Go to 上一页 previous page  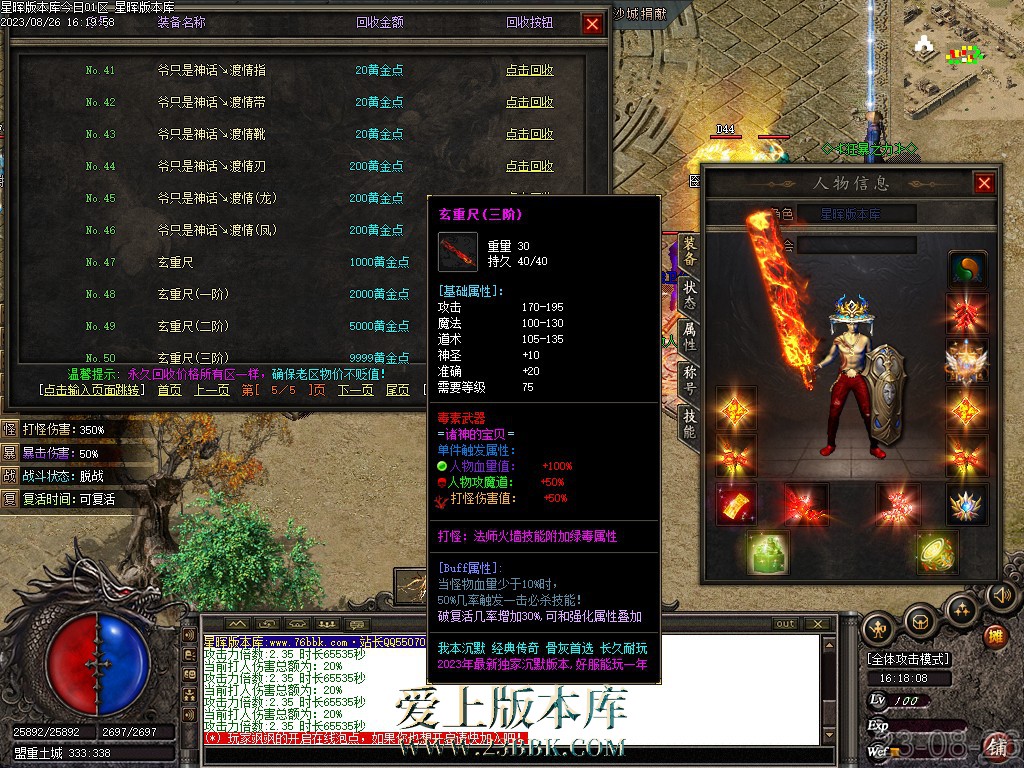click(x=212, y=390)
